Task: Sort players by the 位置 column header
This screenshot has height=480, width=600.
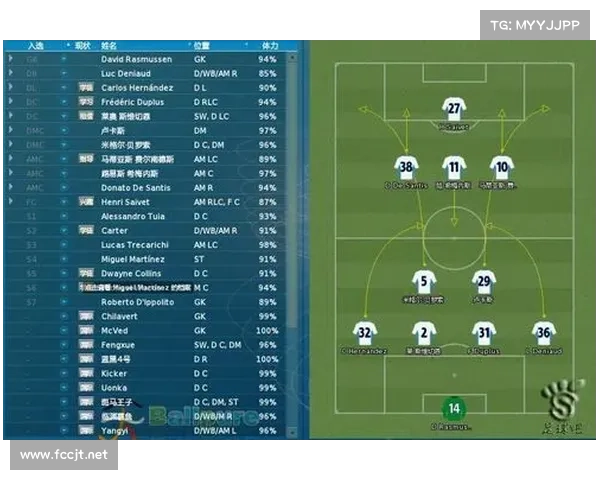Action: click(x=201, y=46)
